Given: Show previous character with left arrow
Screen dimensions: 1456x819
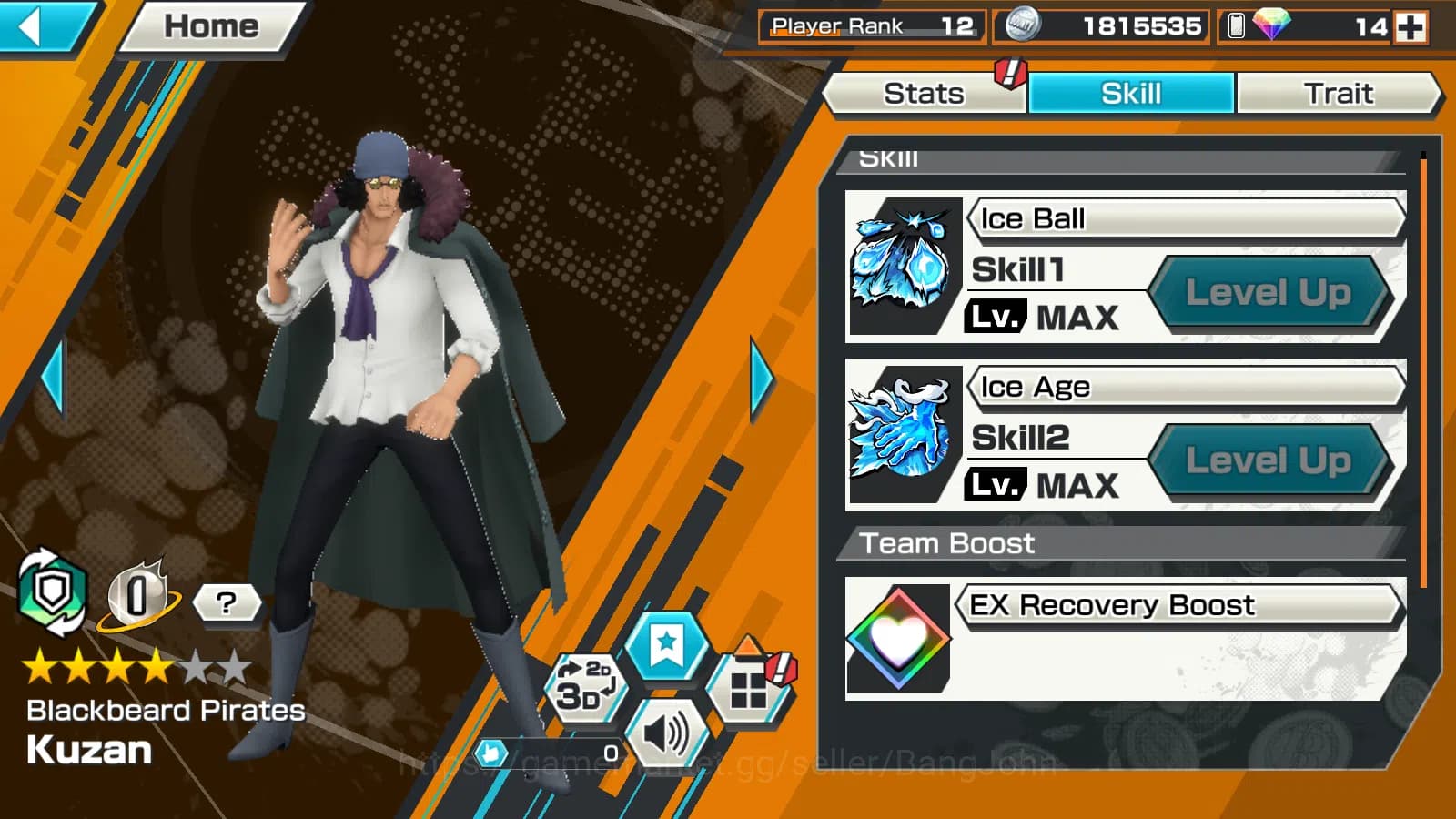Looking at the screenshot, I should (x=53, y=378).
